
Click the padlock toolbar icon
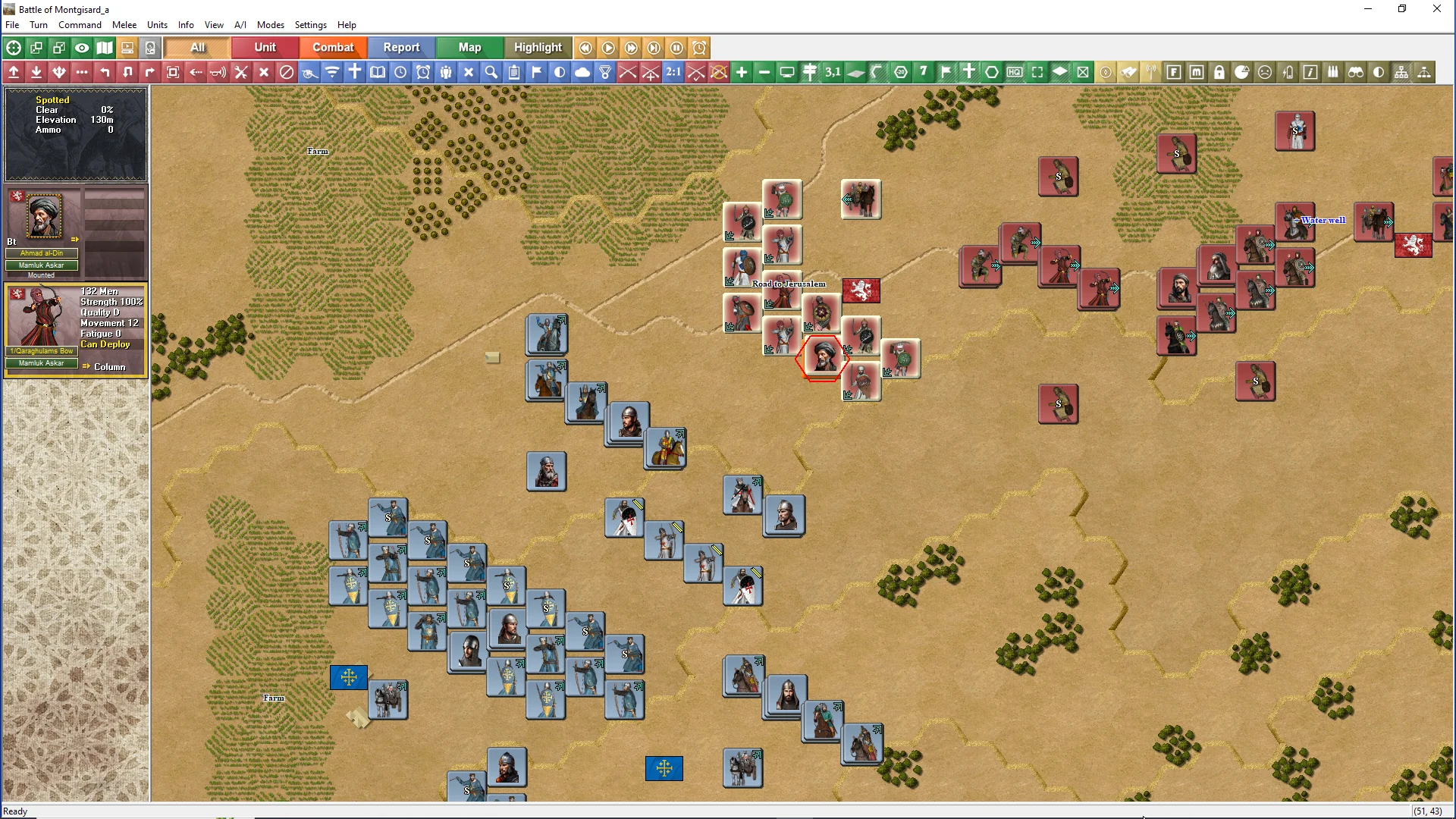(x=1219, y=72)
